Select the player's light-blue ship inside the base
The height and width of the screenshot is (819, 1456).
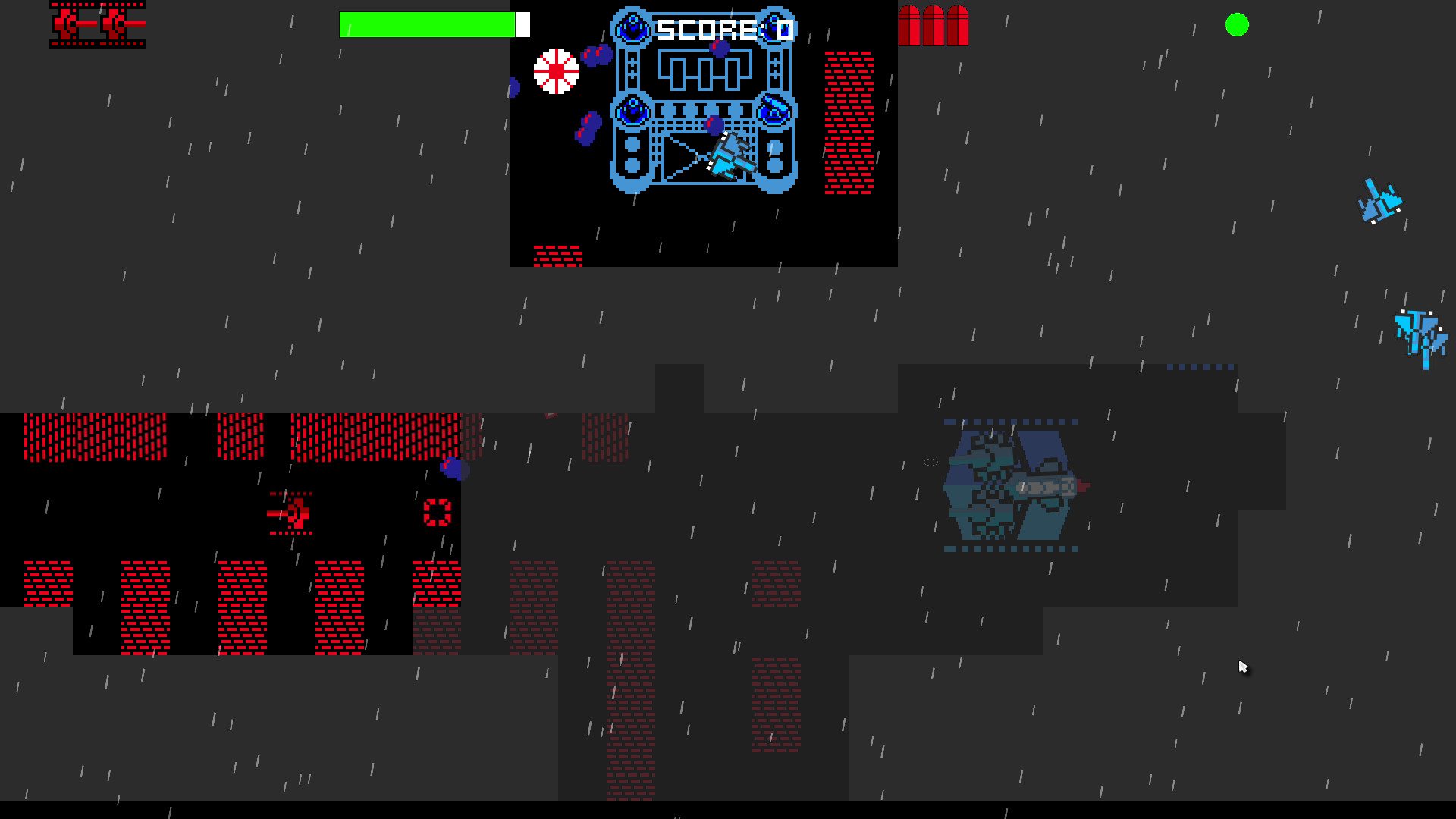(724, 155)
